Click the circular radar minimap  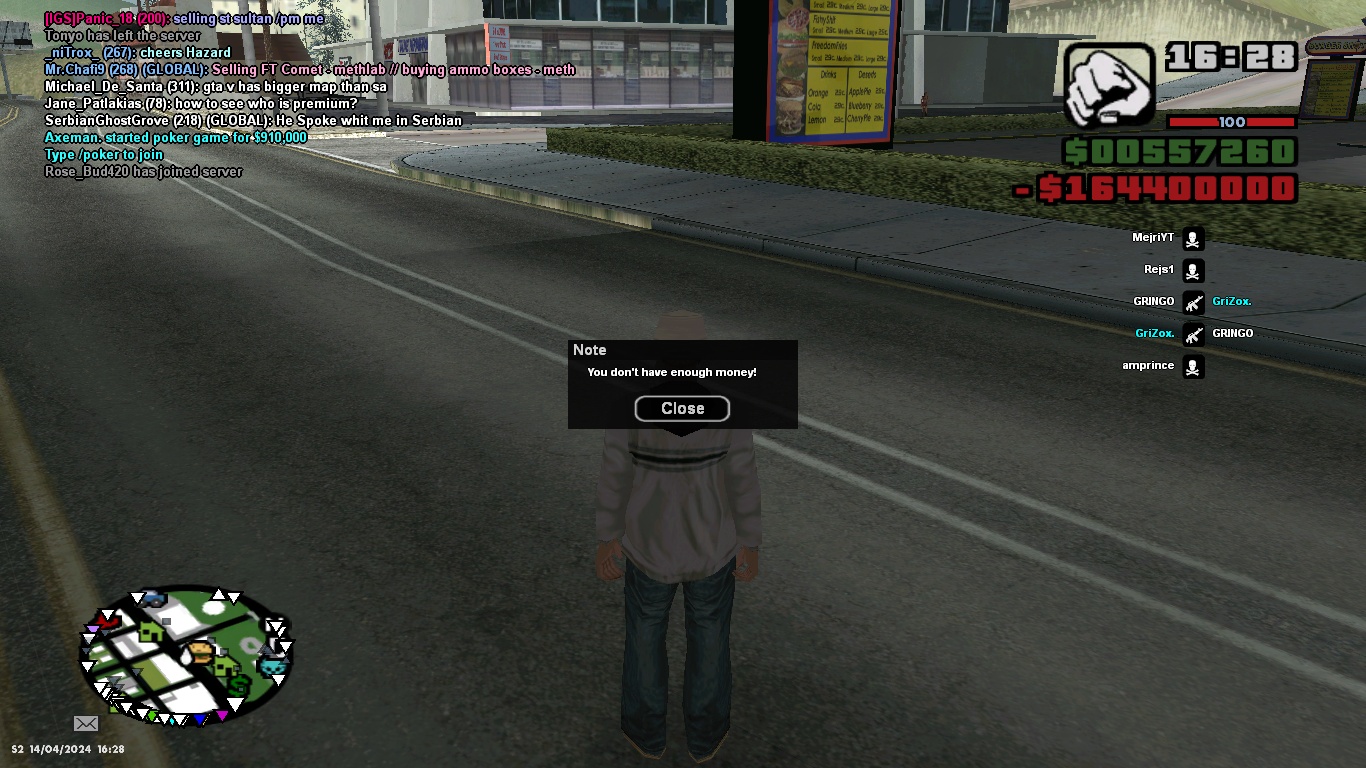(x=185, y=655)
